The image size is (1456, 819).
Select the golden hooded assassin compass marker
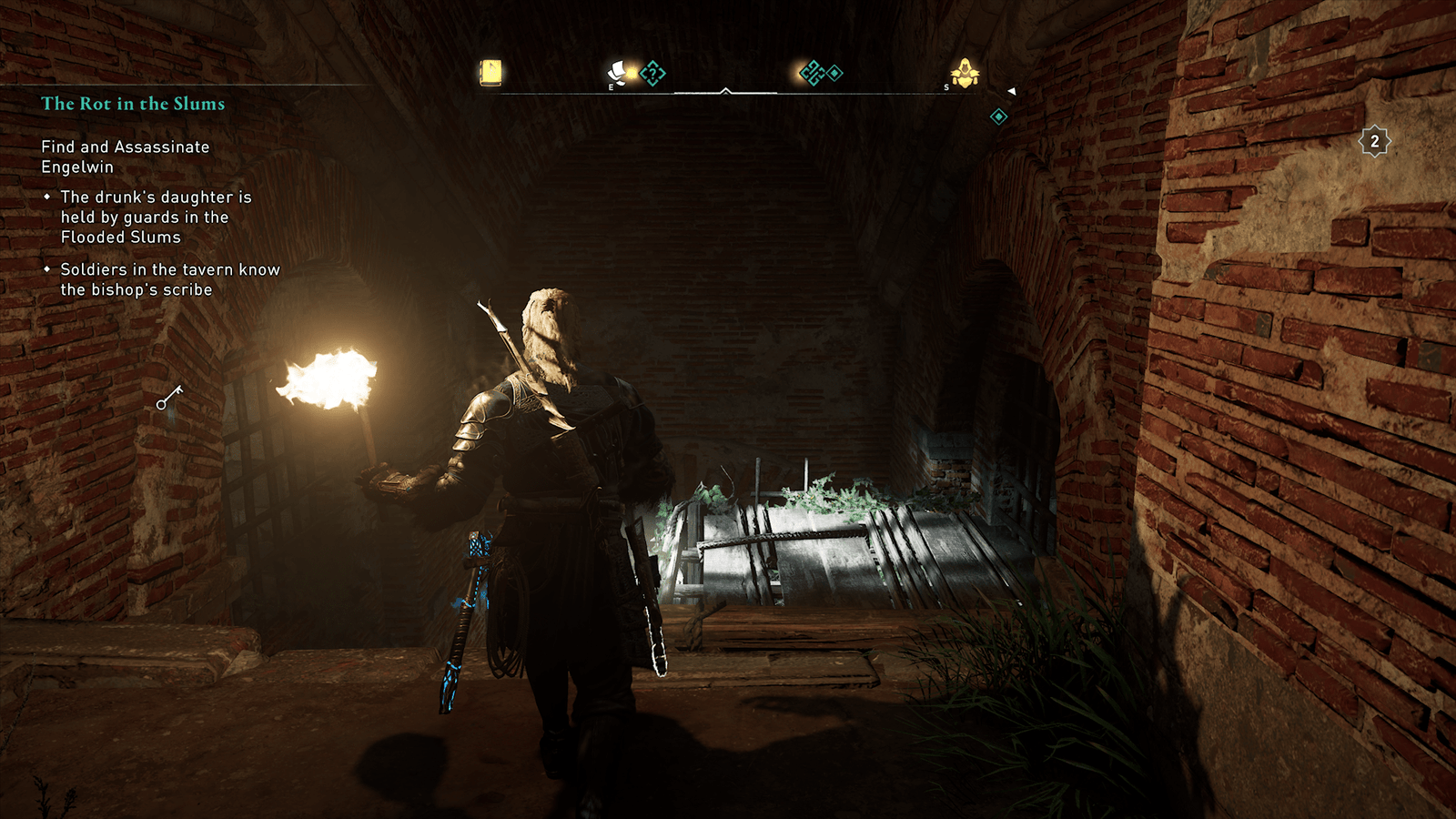click(x=965, y=72)
